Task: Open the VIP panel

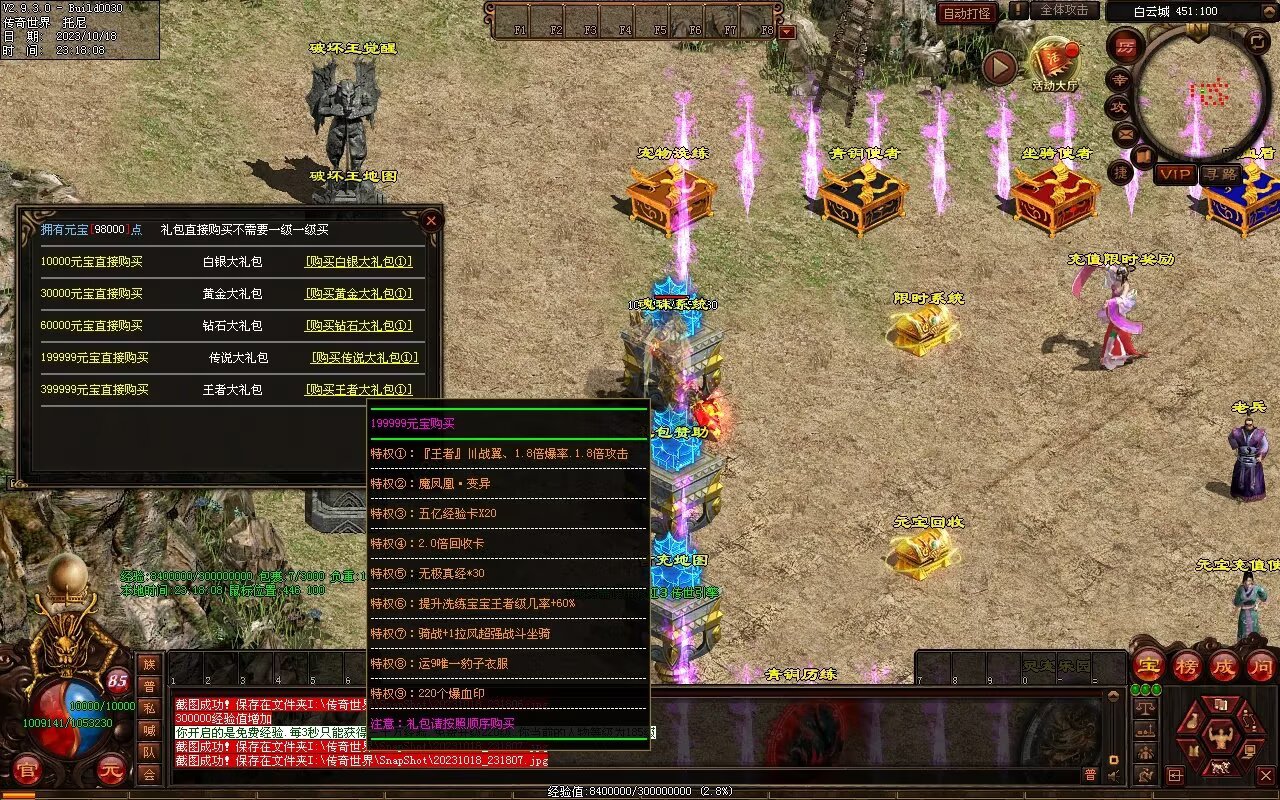Action: pos(1176,174)
